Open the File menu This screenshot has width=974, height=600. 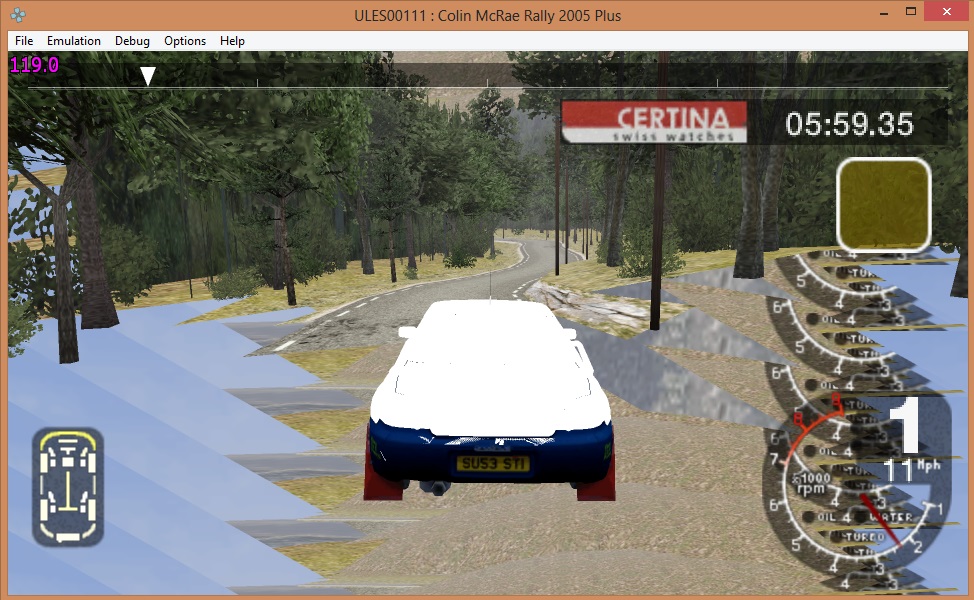click(x=24, y=41)
